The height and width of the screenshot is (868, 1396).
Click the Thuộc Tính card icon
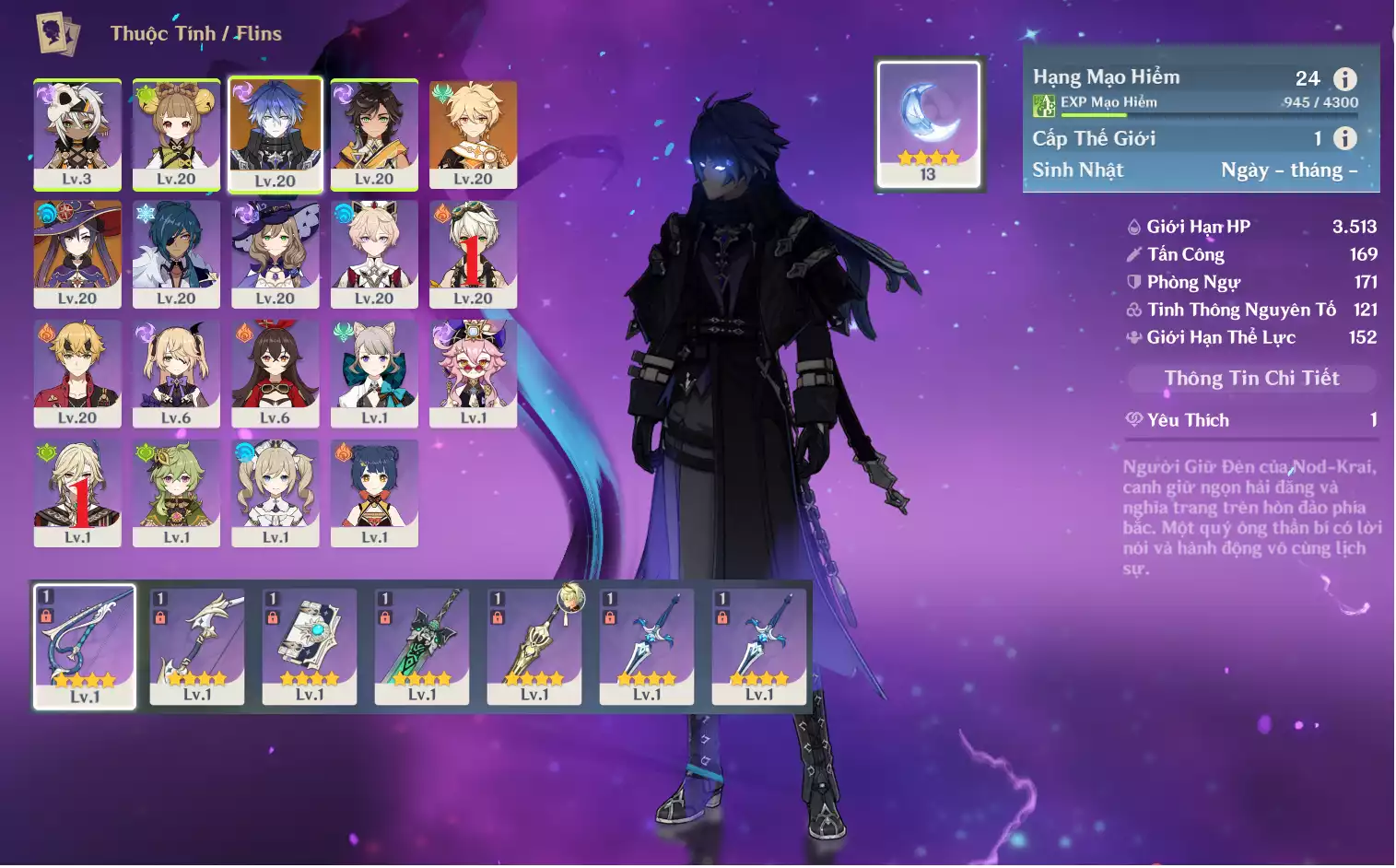click(57, 34)
